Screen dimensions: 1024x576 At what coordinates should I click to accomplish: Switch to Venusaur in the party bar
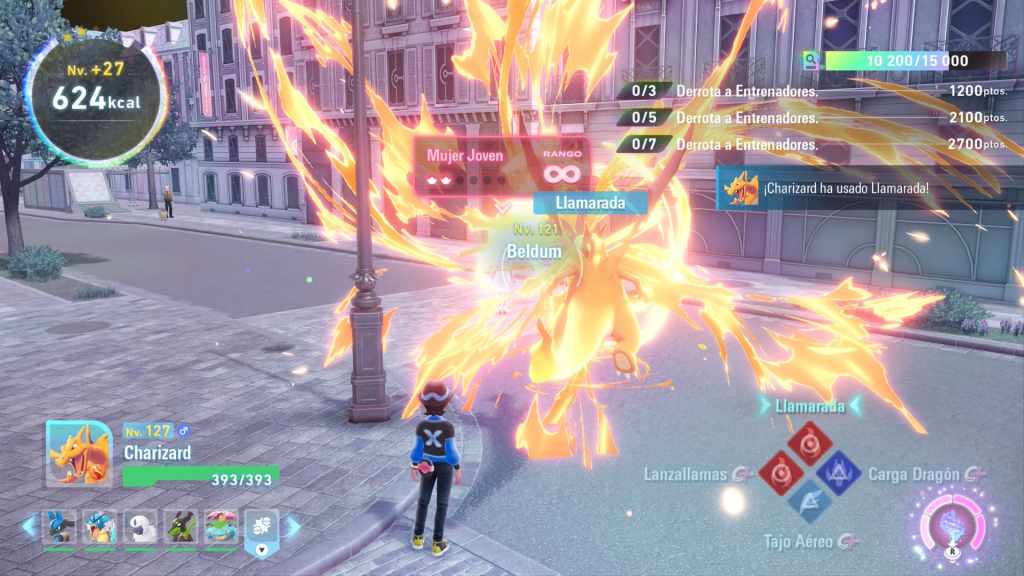point(221,527)
